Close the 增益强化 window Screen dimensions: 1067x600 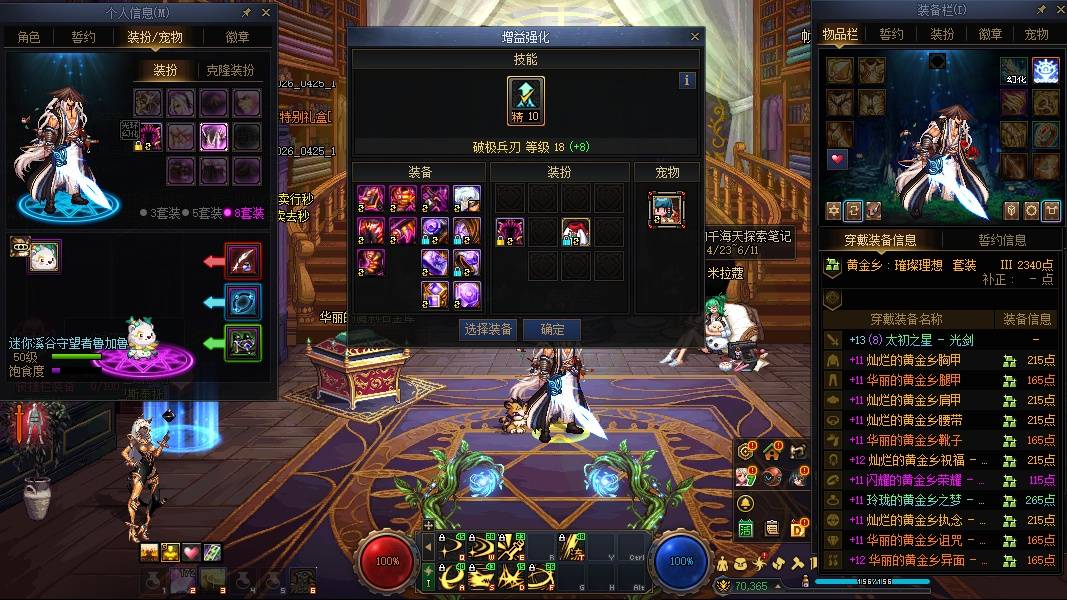(x=695, y=37)
